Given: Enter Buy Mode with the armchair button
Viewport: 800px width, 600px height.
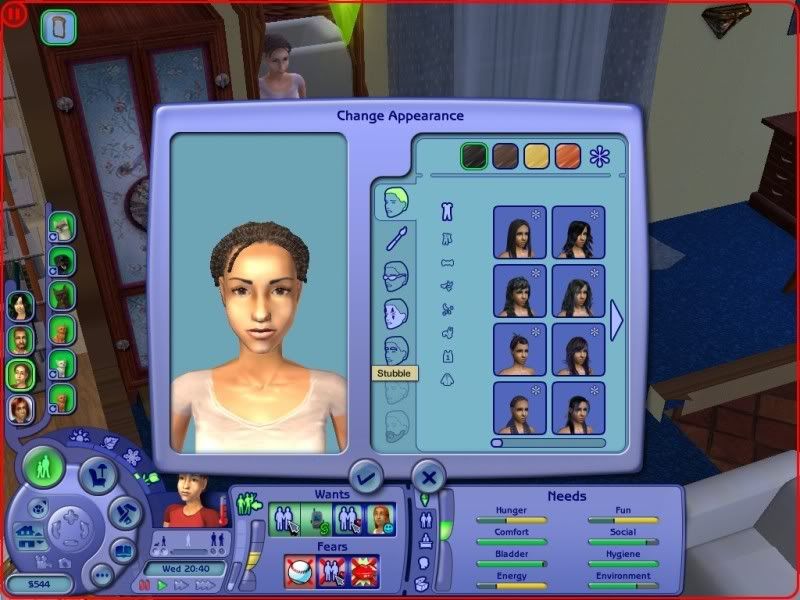Looking at the screenshot, I should (98, 475).
